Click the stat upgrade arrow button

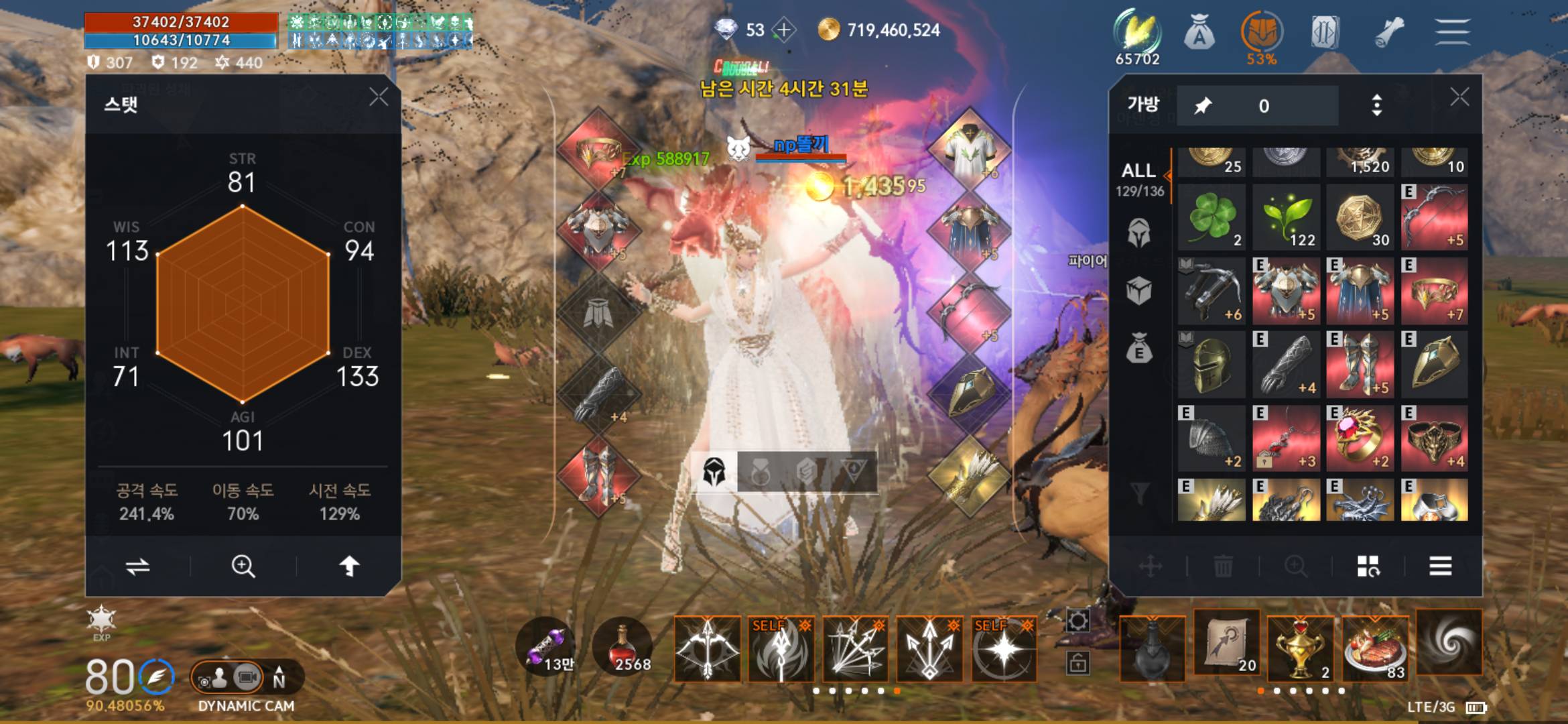coord(349,566)
